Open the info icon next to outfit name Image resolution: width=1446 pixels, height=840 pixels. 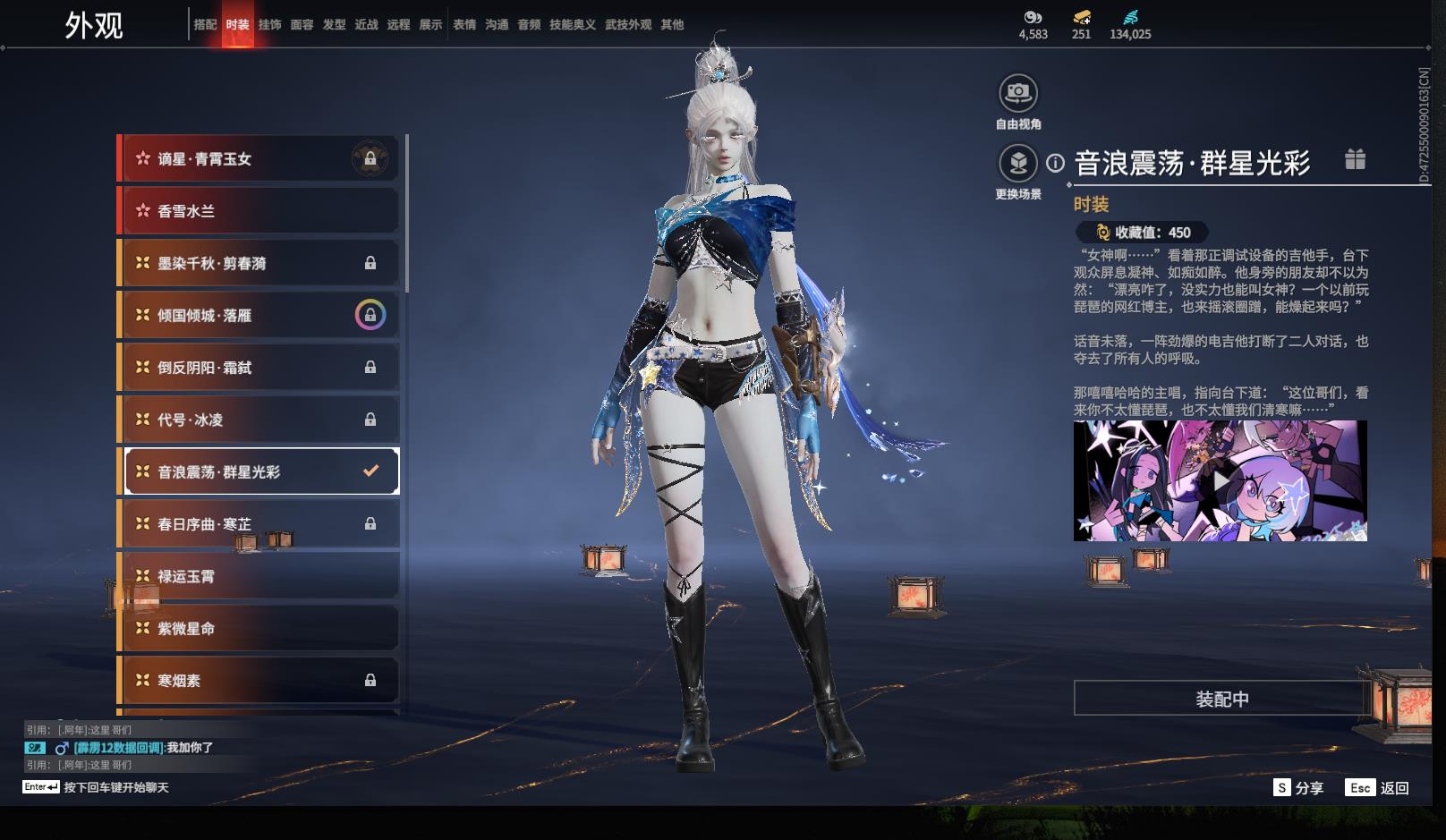click(x=1056, y=163)
